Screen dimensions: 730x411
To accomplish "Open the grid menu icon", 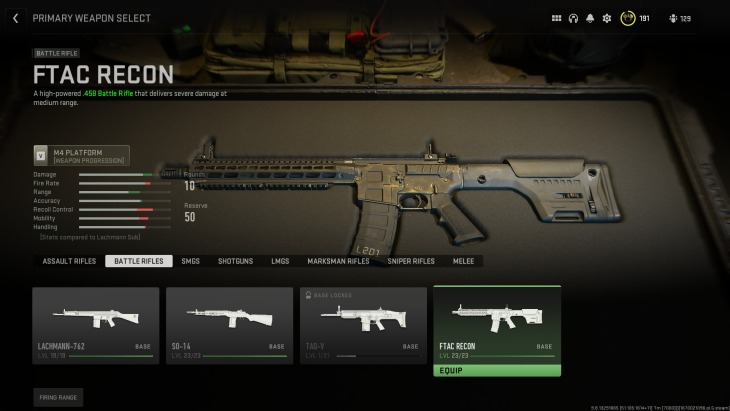I will [557, 18].
